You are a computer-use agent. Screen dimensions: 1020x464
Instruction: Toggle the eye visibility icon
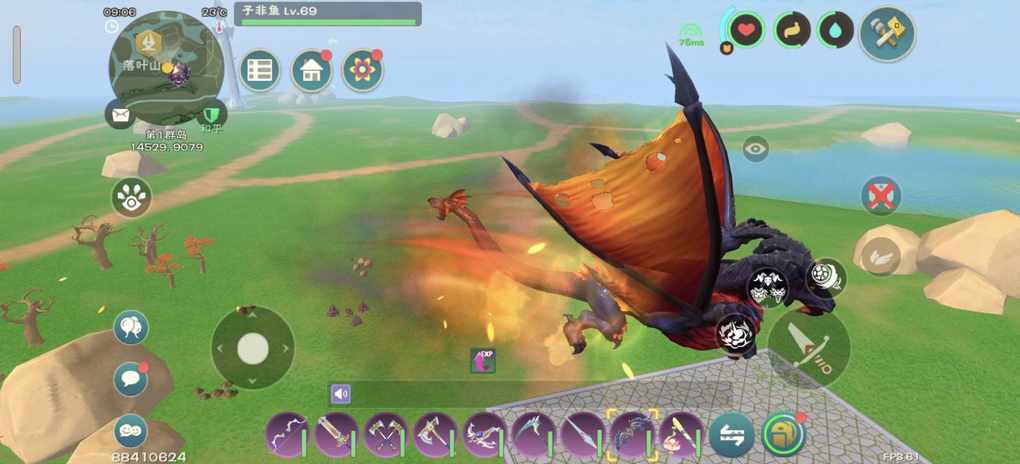click(755, 149)
